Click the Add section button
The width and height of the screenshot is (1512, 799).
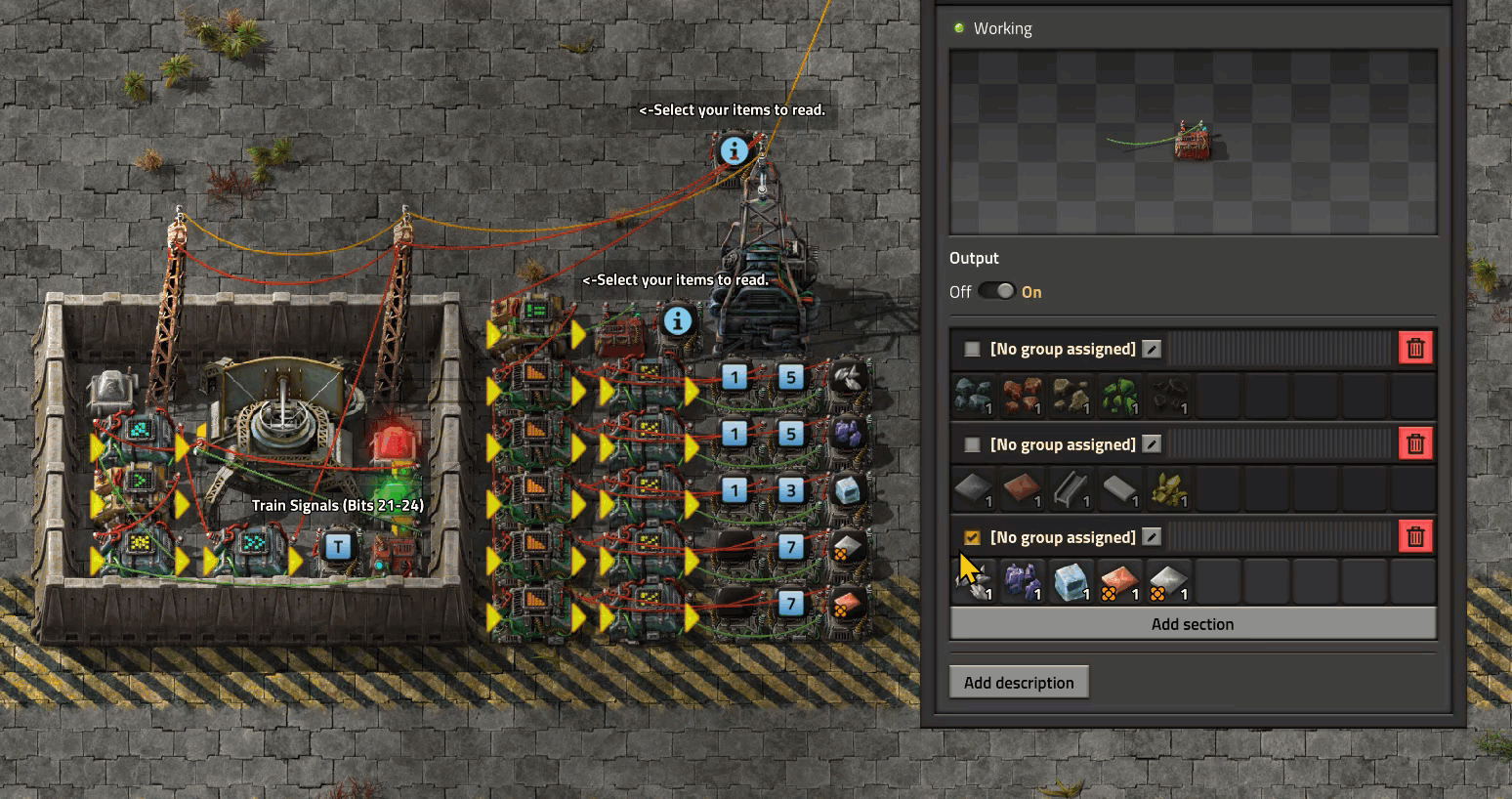(x=1193, y=624)
